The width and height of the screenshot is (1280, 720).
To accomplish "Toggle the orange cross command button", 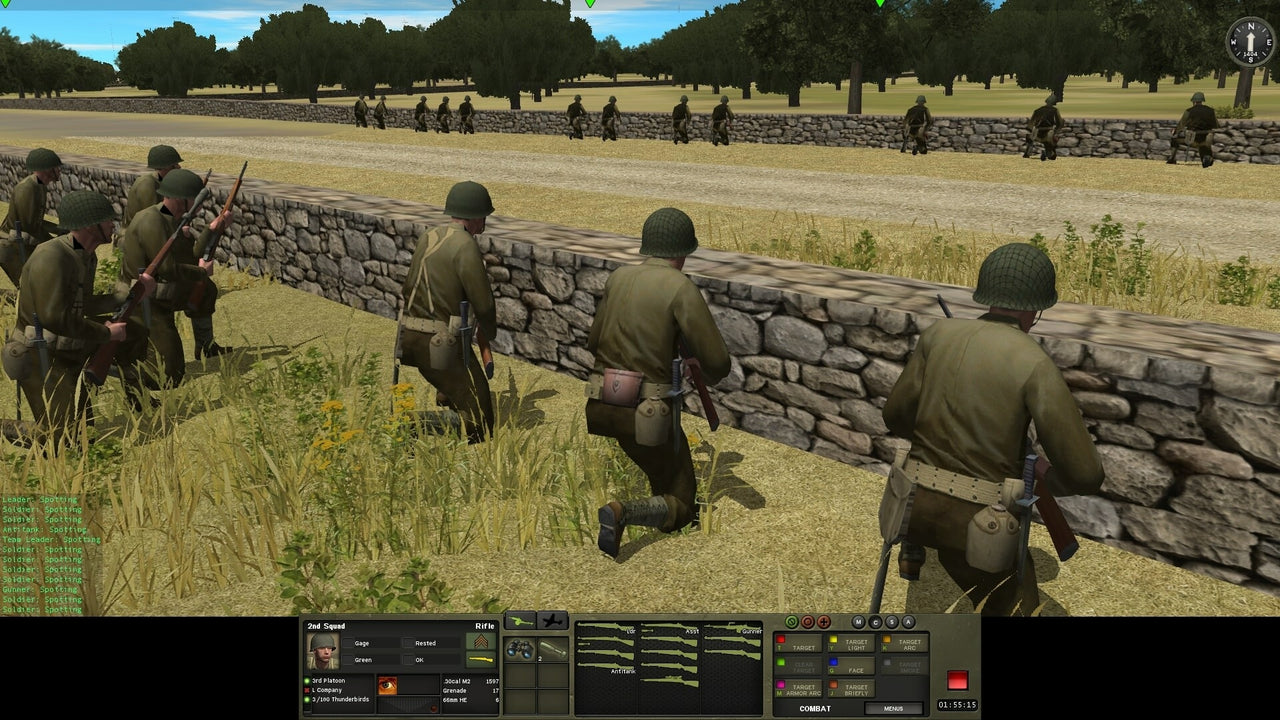I will point(823,621).
